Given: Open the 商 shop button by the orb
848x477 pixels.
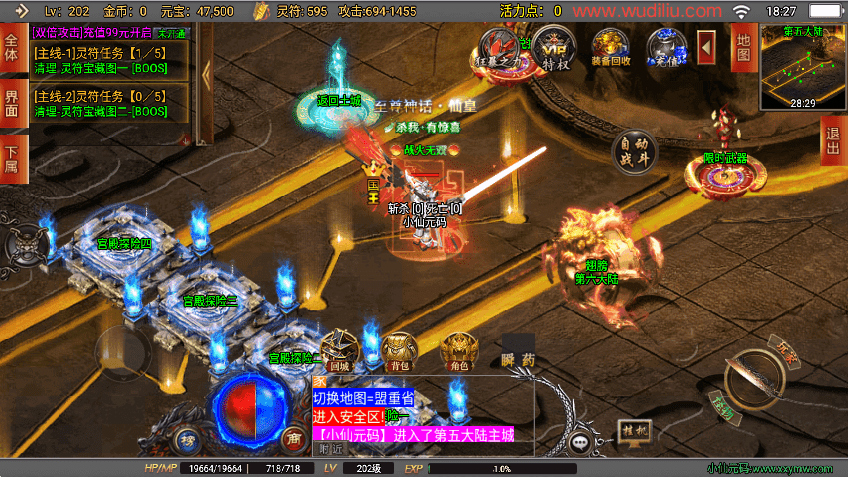Looking at the screenshot, I should pos(292,438).
